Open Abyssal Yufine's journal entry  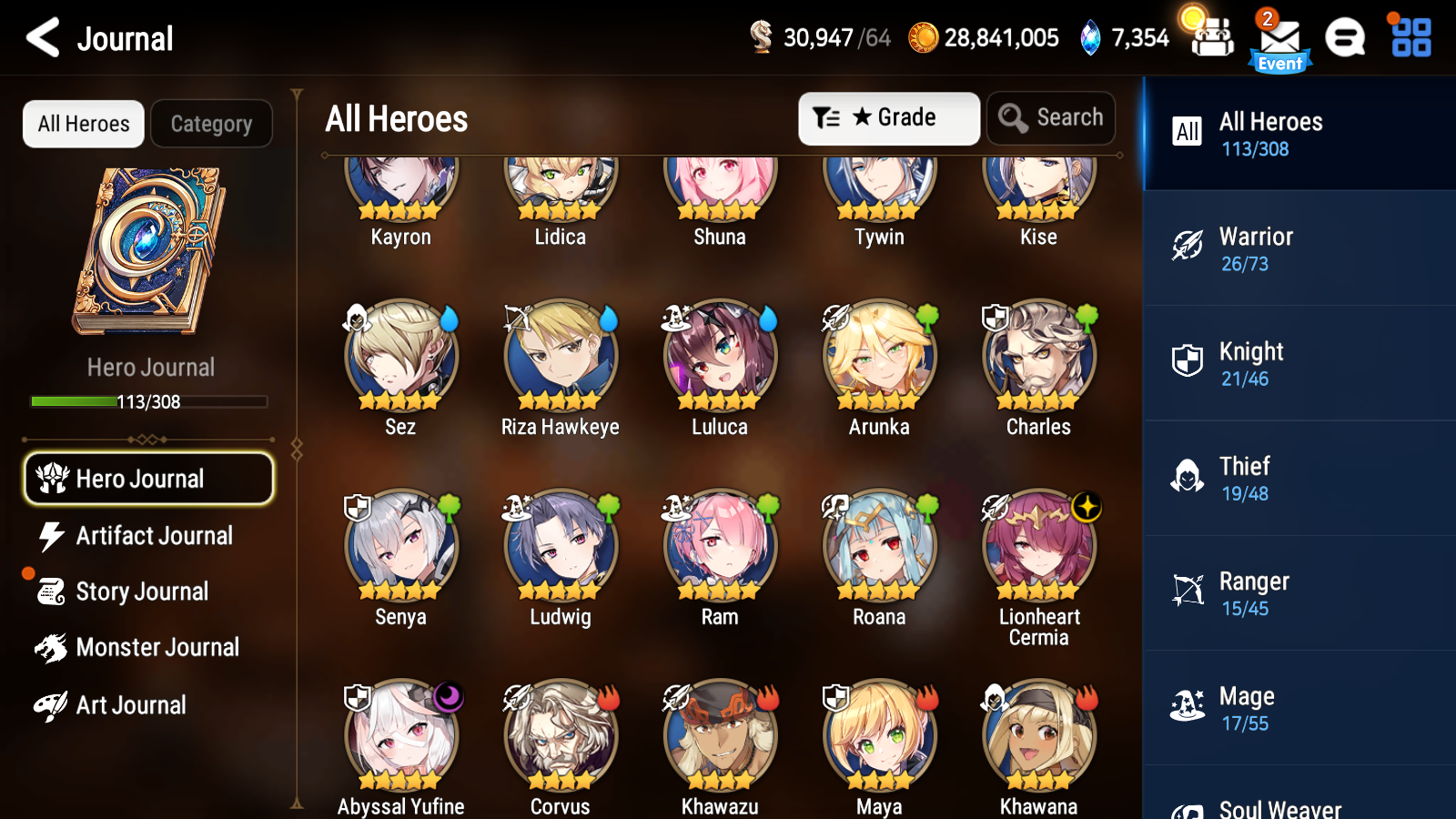[x=400, y=739]
